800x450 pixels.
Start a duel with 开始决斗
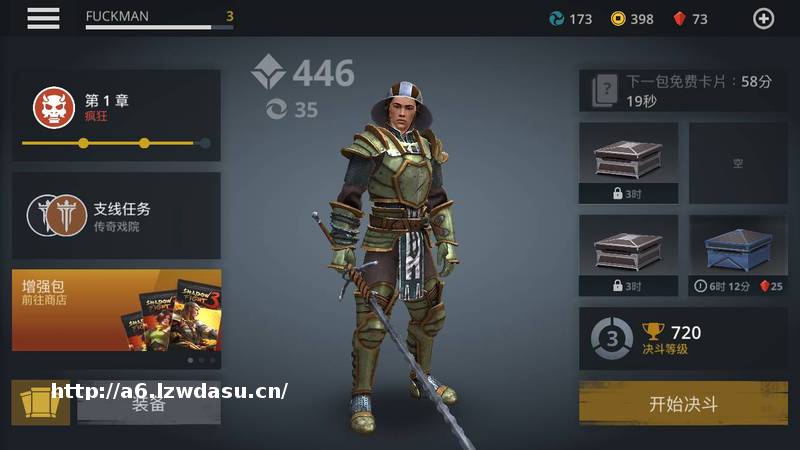click(x=683, y=404)
